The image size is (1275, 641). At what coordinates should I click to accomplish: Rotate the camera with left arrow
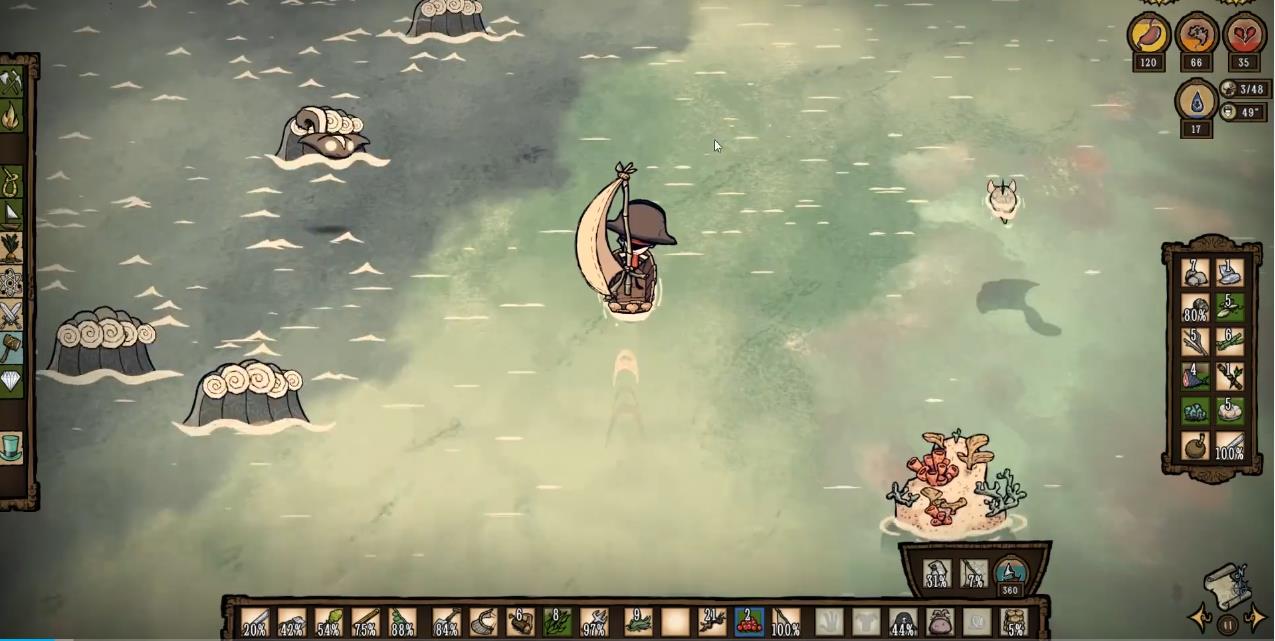pos(1199,618)
